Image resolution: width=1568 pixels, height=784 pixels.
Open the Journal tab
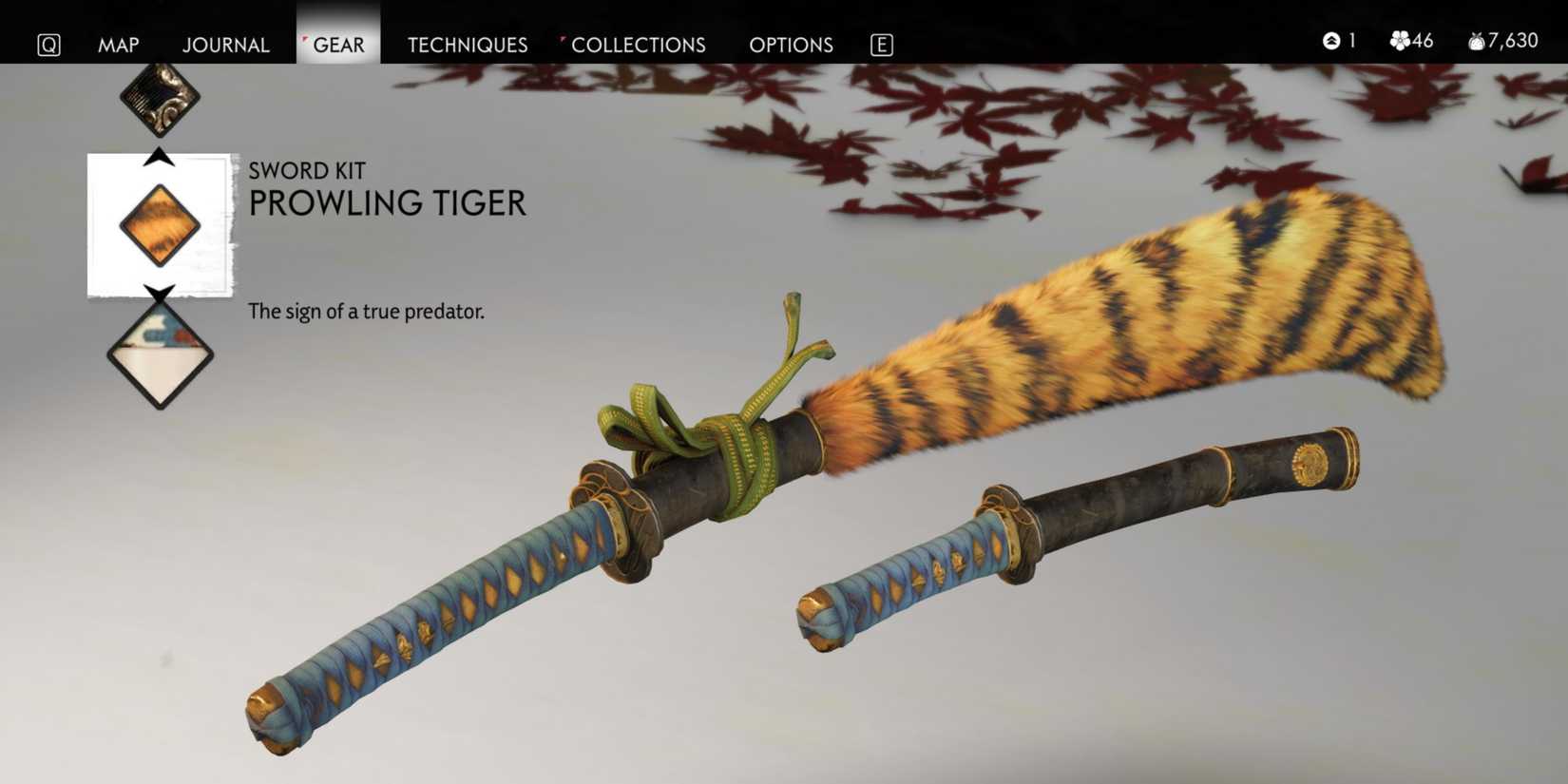coord(226,45)
